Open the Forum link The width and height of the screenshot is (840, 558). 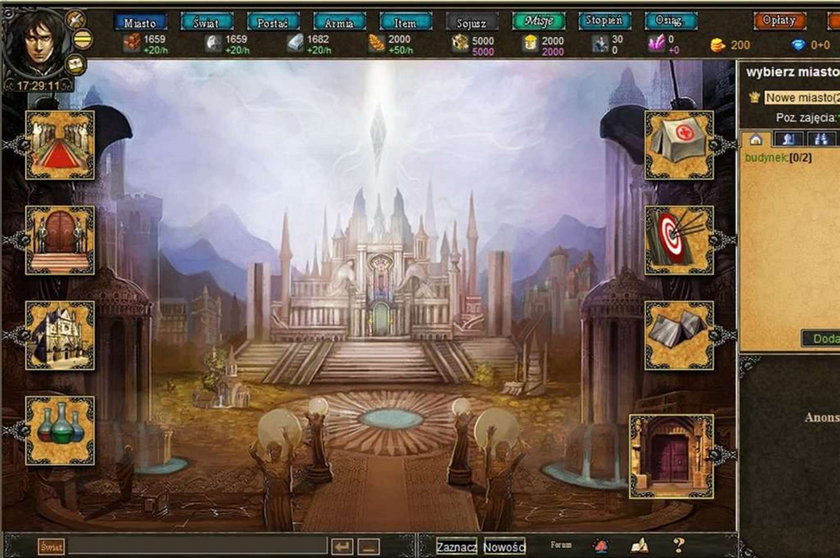pyautogui.click(x=561, y=546)
